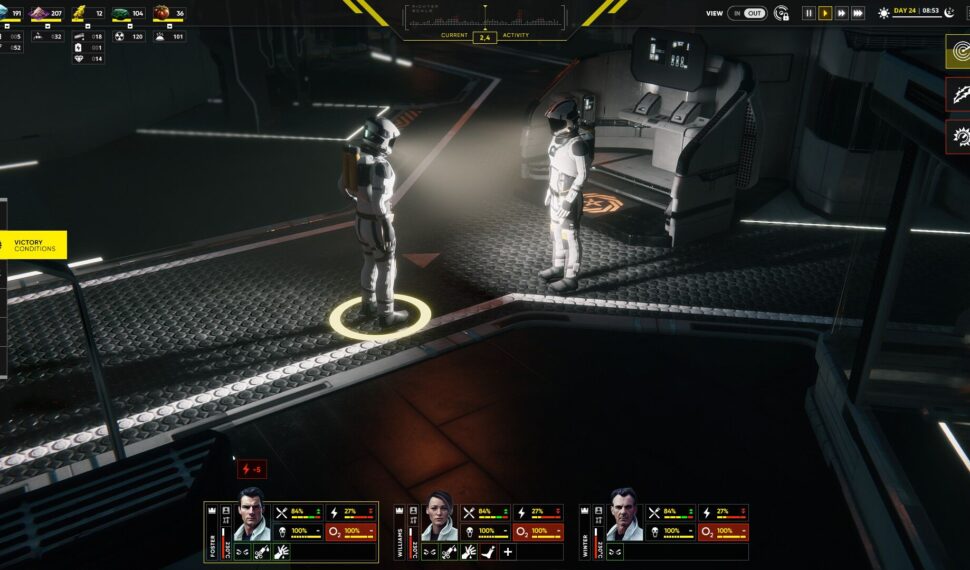Switch the view toggle to IN

738,13
